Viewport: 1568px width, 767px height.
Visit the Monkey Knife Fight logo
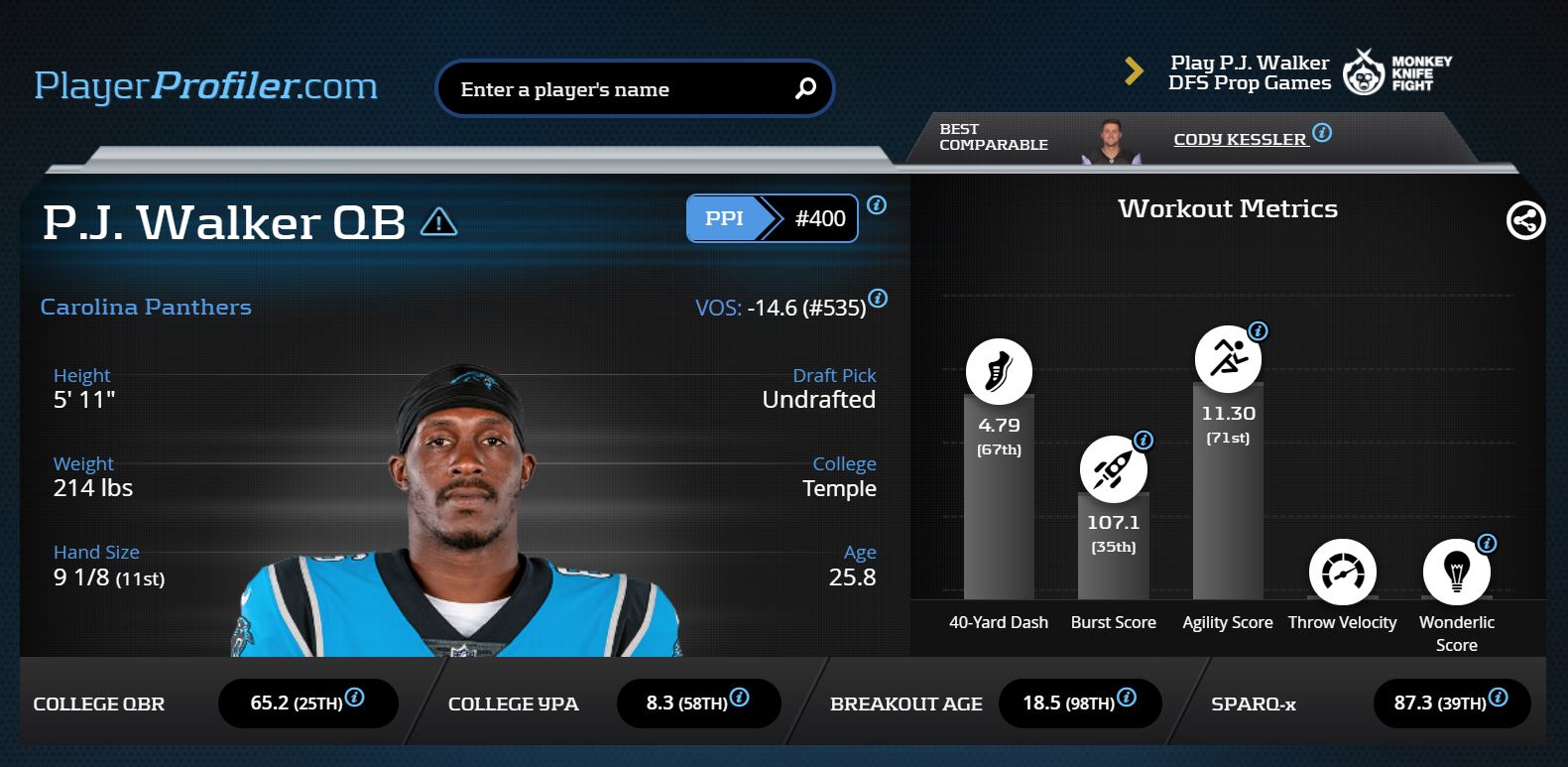click(1396, 73)
